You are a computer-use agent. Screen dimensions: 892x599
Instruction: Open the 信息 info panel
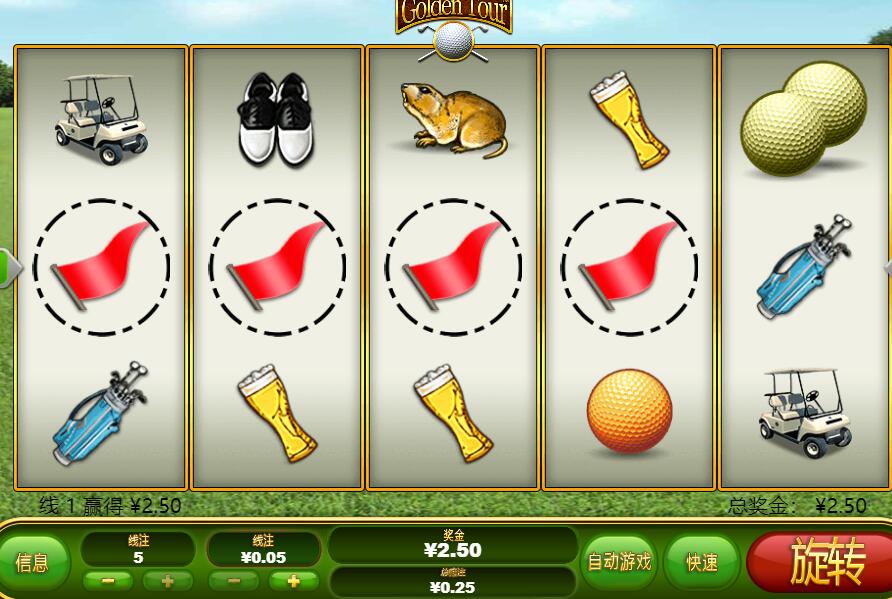pyautogui.click(x=32, y=563)
